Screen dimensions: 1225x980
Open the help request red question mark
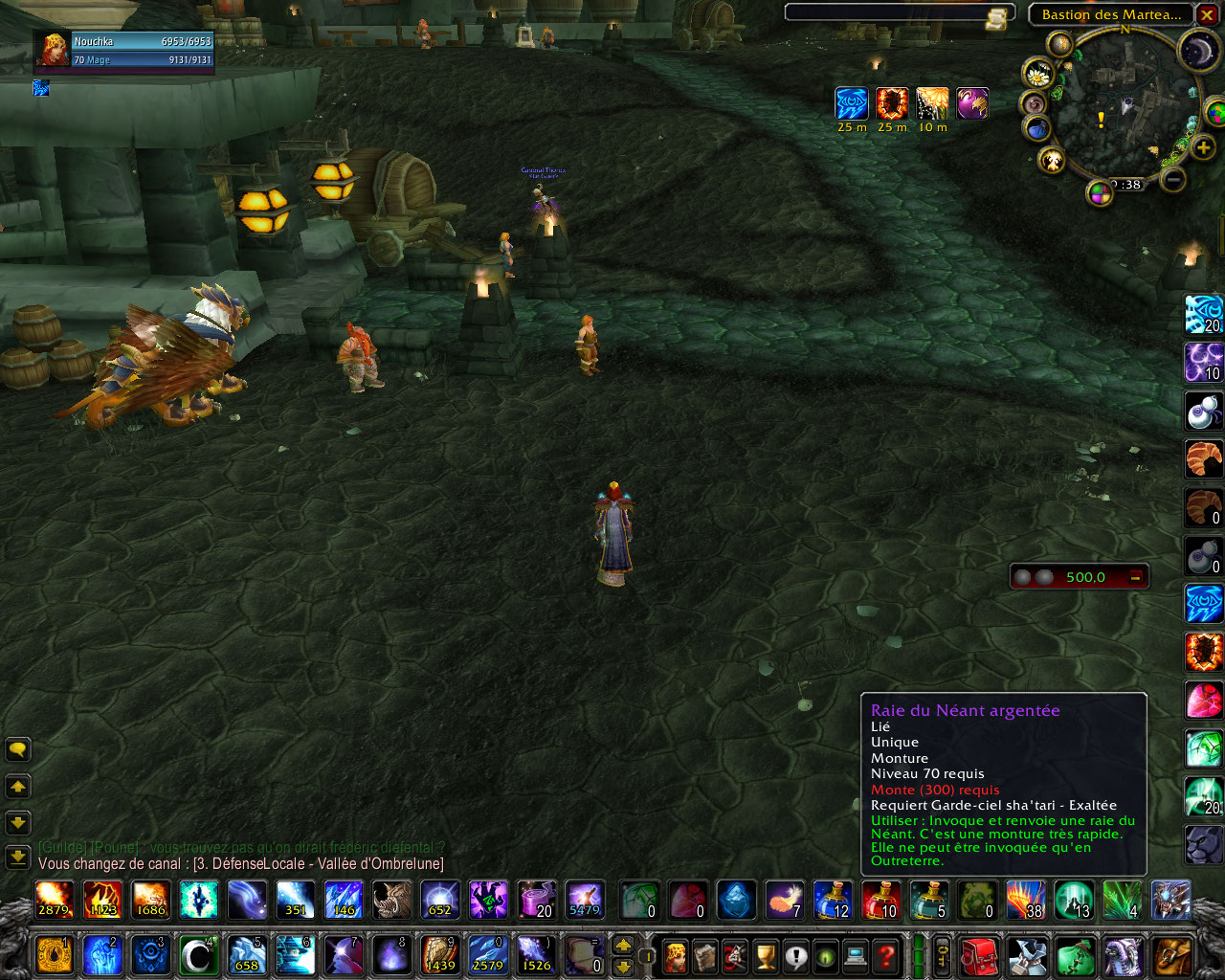click(886, 955)
